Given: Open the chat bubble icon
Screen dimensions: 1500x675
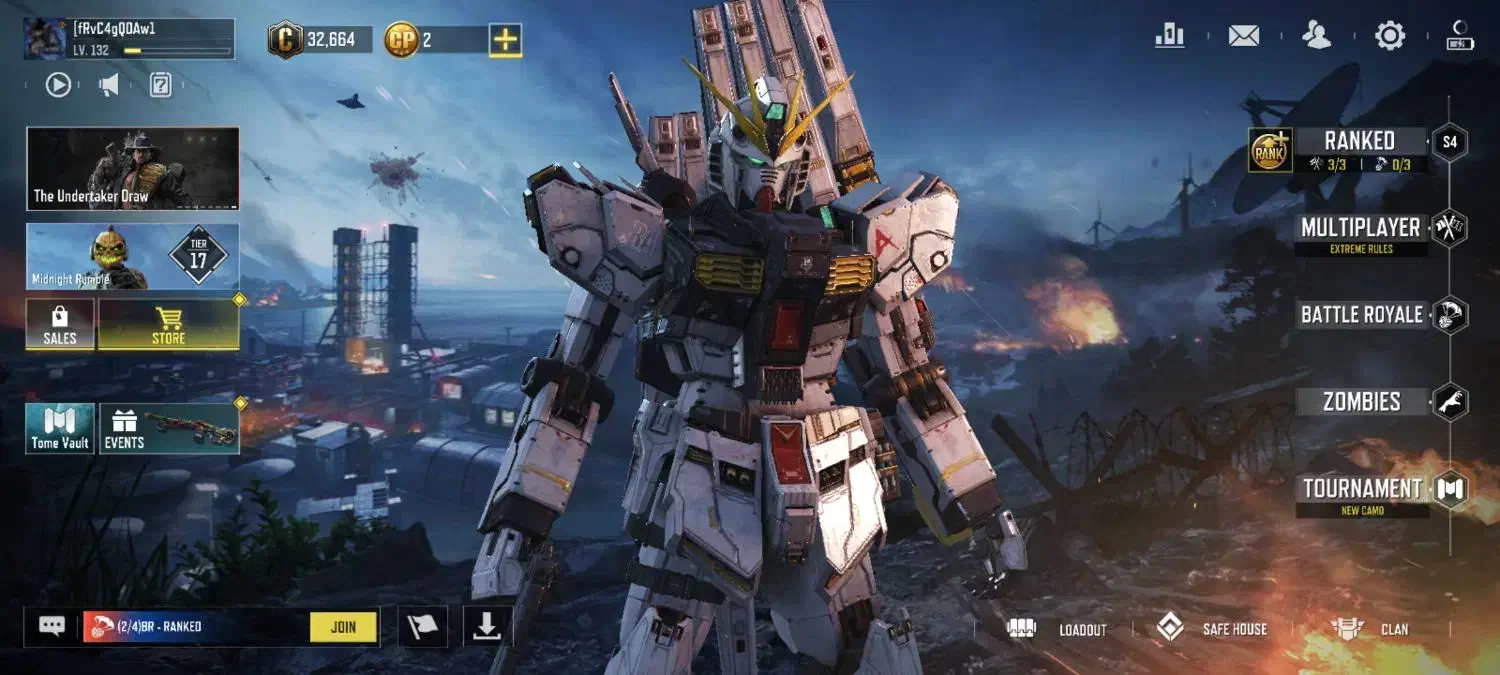Looking at the screenshot, I should (x=52, y=626).
